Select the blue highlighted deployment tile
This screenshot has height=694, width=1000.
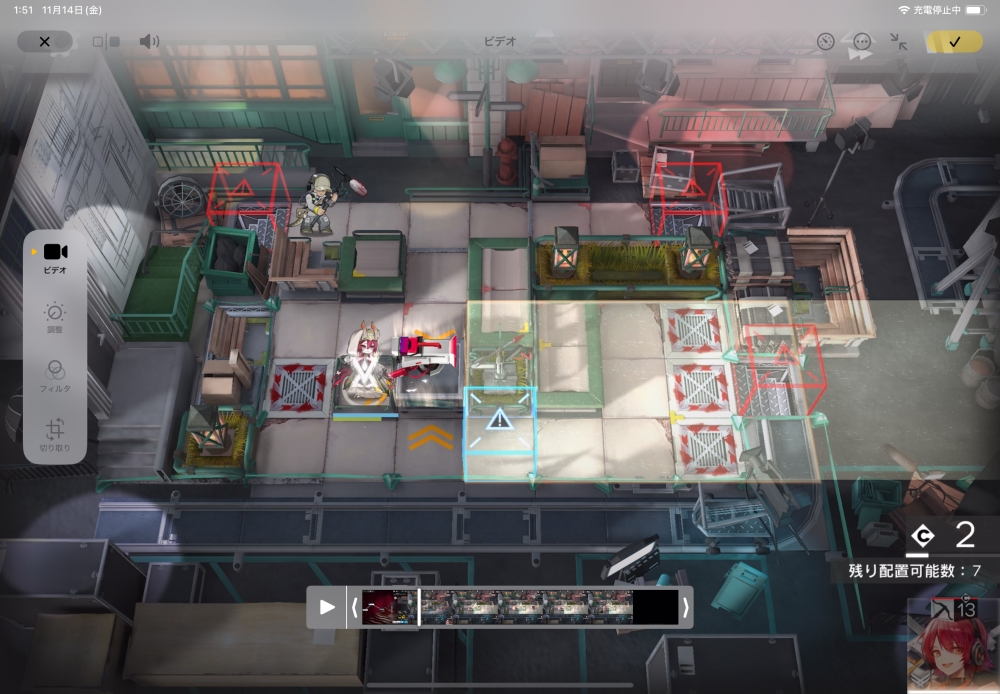[499, 421]
